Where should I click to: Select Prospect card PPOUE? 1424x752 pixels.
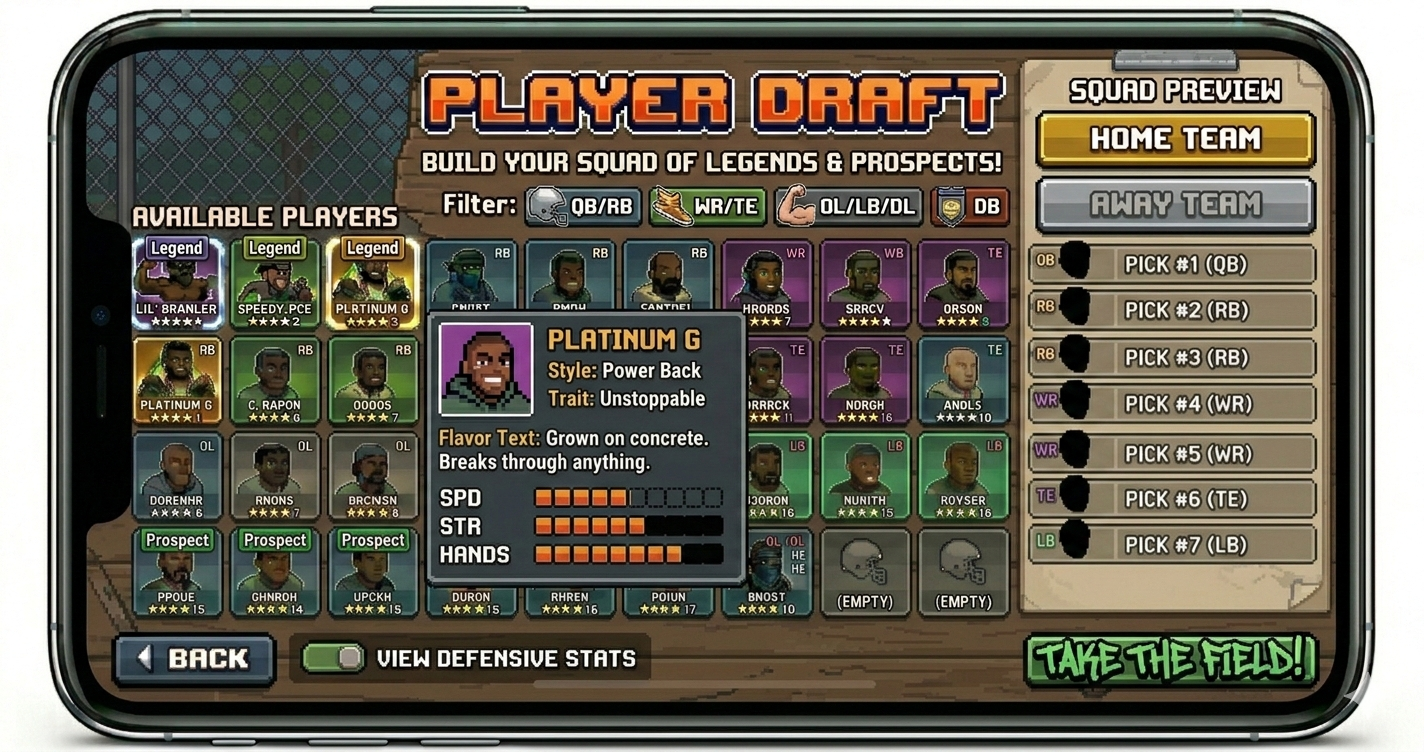tap(177, 572)
